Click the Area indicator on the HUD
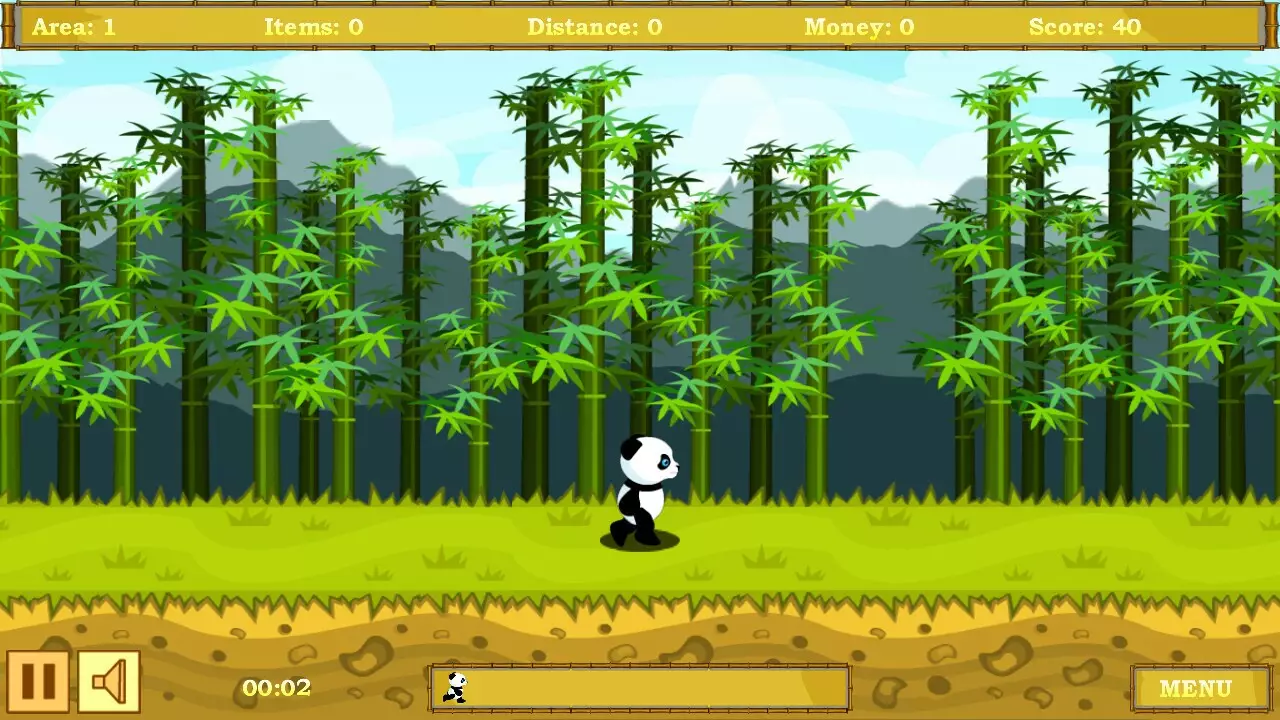1280x720 pixels. point(77,26)
